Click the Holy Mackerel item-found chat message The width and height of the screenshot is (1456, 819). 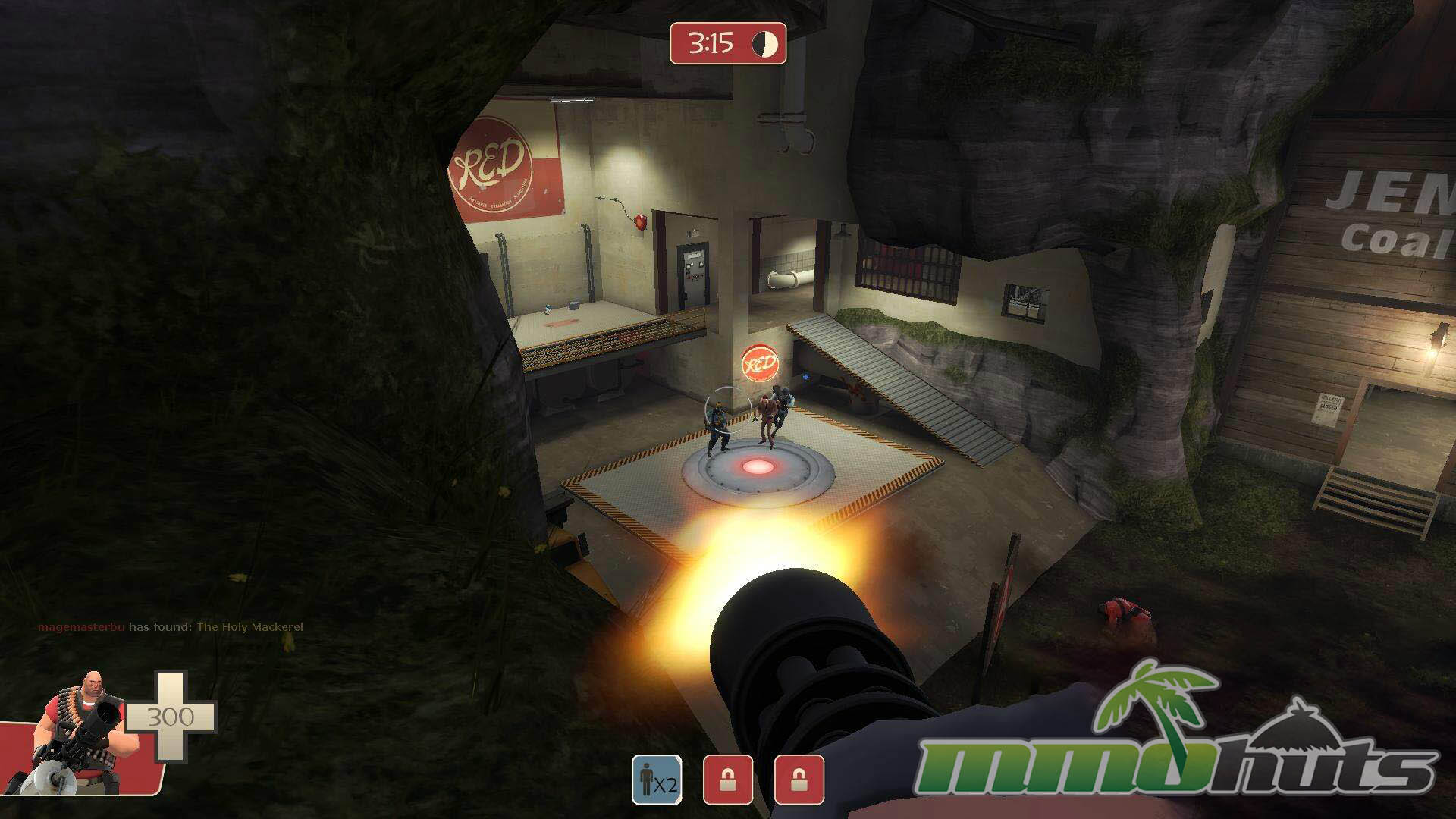171,627
